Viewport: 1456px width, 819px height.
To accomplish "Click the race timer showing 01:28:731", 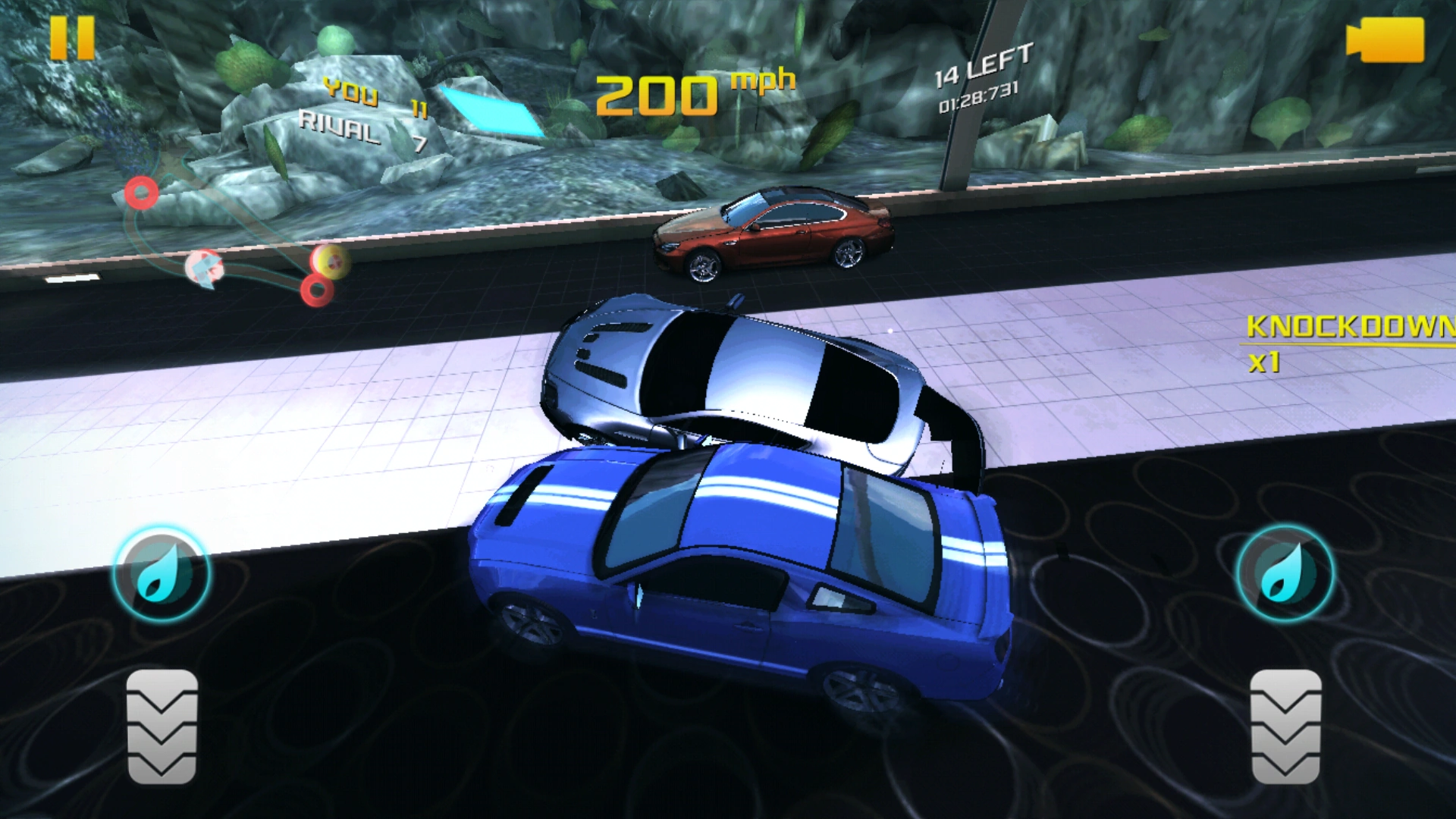I will (x=978, y=99).
